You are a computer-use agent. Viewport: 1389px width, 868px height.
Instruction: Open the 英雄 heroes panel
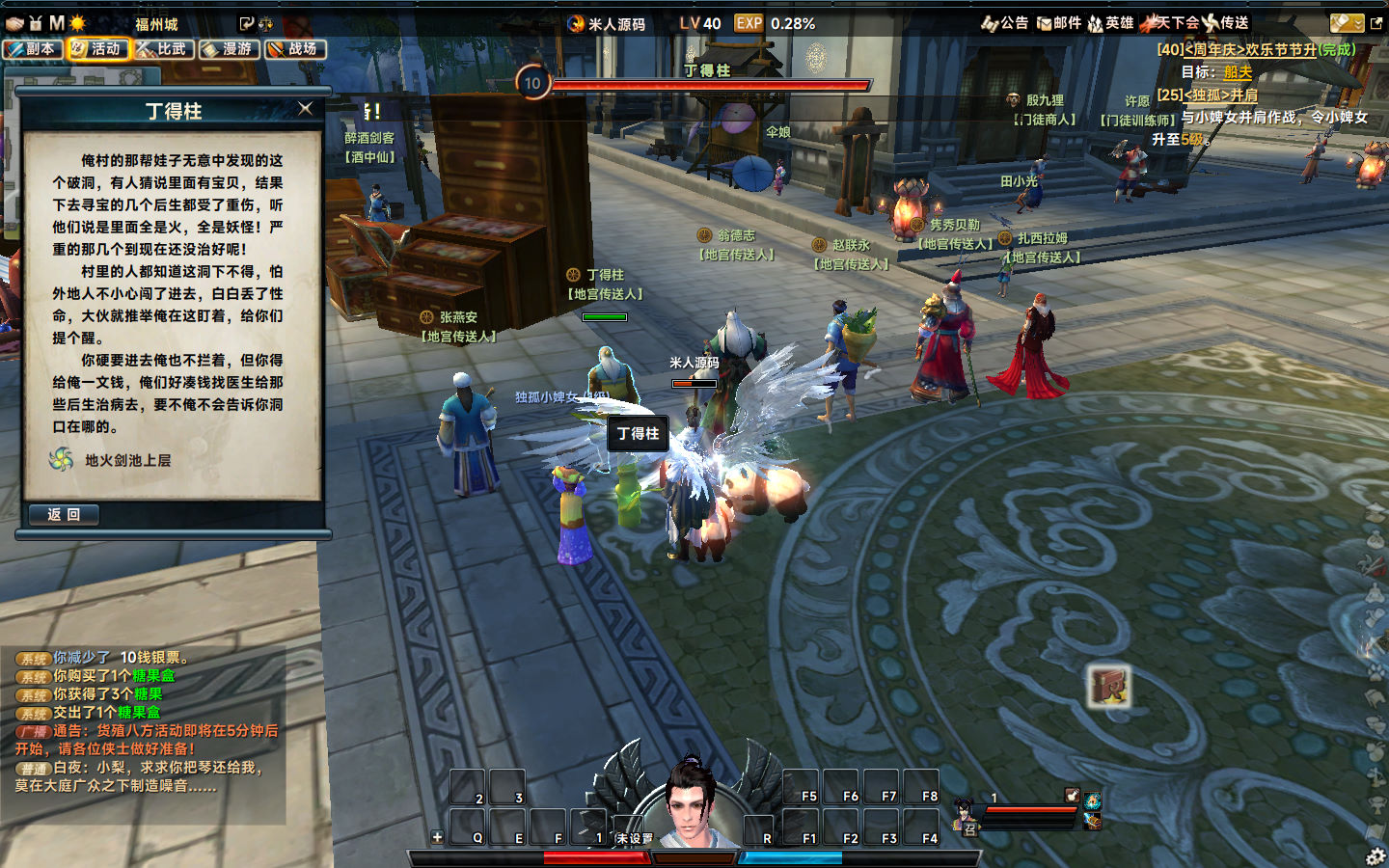1111,23
